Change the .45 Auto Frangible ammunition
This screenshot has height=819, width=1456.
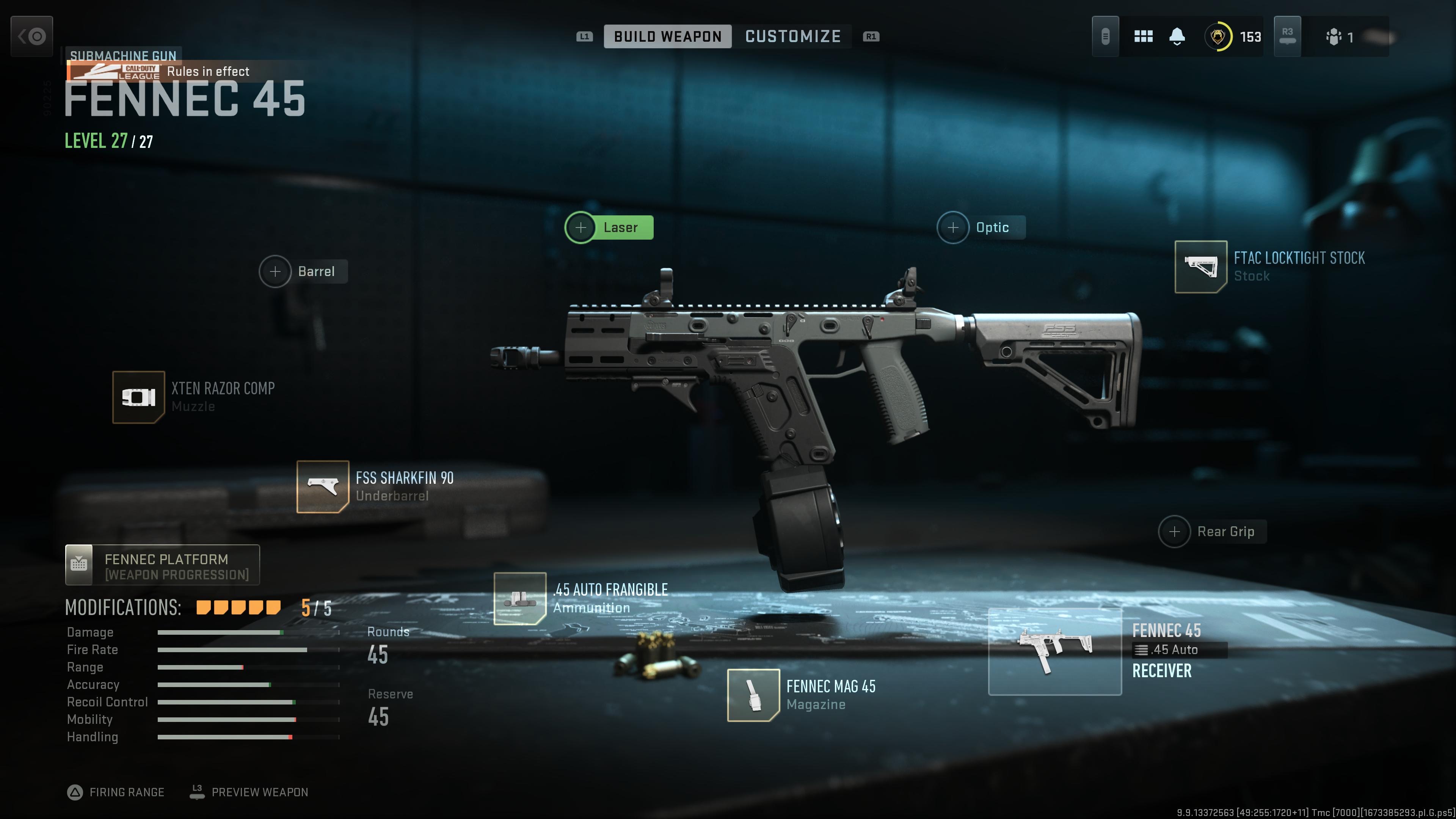[519, 599]
